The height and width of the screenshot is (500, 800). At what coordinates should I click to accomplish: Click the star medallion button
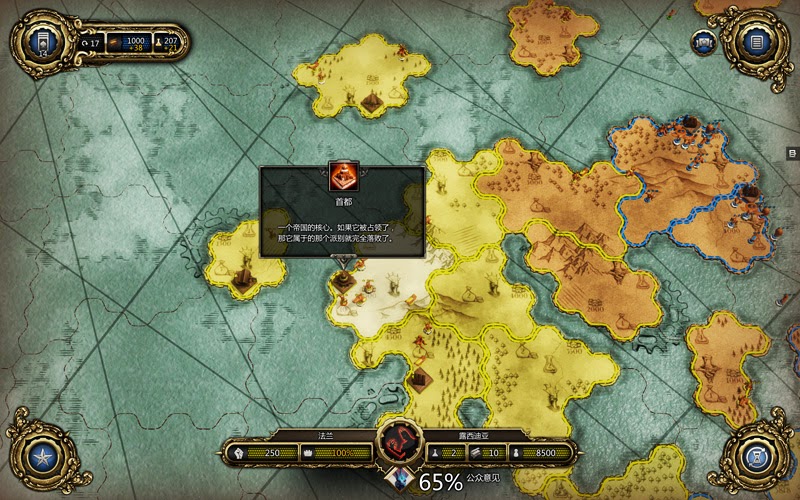tap(42, 457)
